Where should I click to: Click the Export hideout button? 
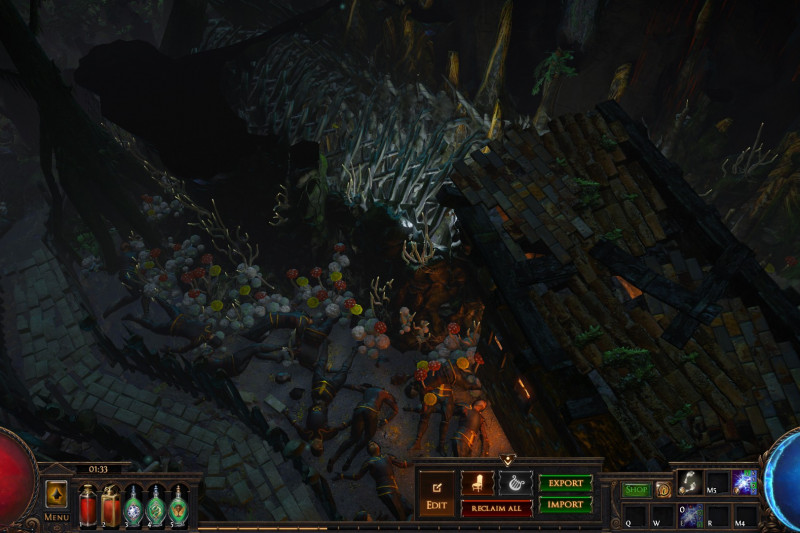pos(565,483)
